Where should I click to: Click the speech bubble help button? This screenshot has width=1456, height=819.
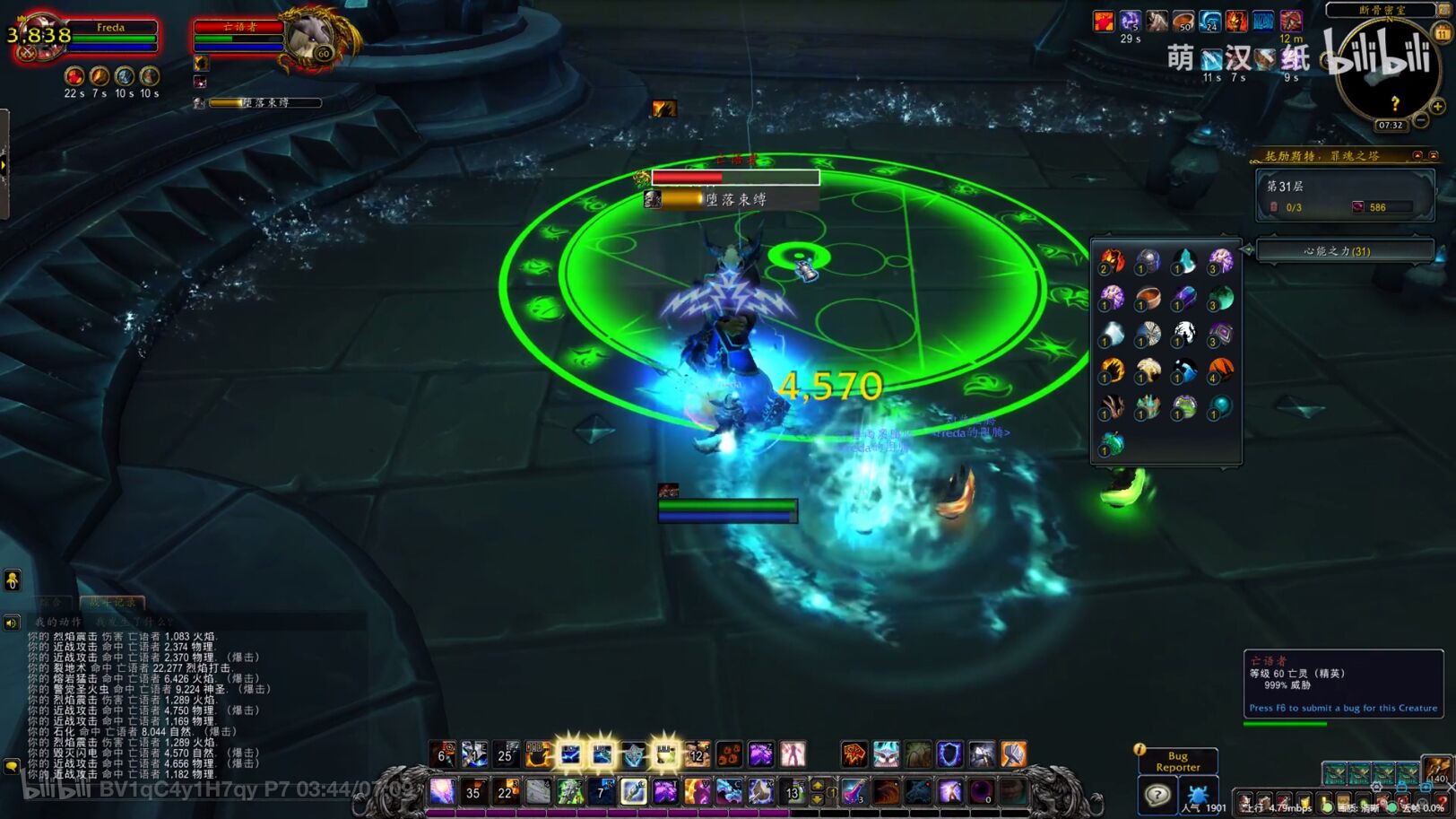(x=1157, y=795)
